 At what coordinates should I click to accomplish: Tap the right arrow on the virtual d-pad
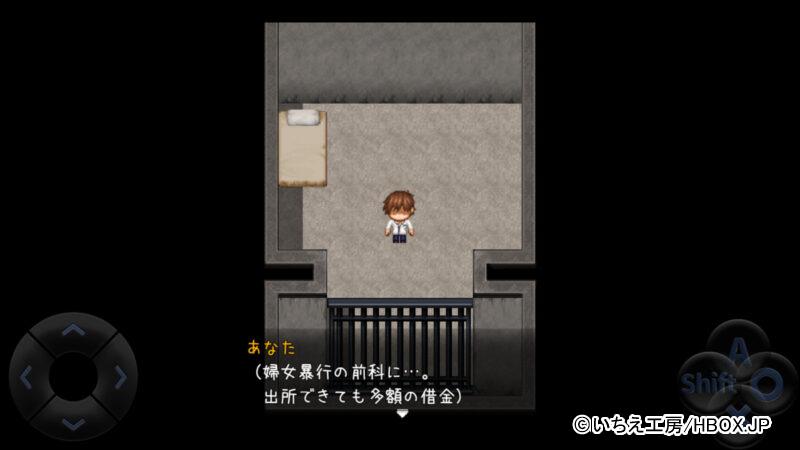click(x=120, y=377)
